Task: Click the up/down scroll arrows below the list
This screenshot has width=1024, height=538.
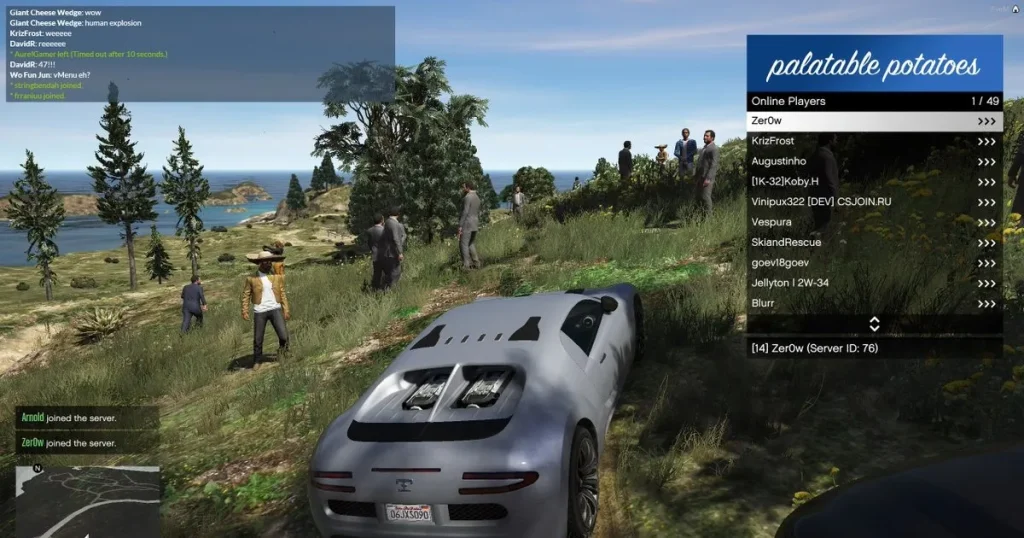Action: pyautogui.click(x=874, y=324)
